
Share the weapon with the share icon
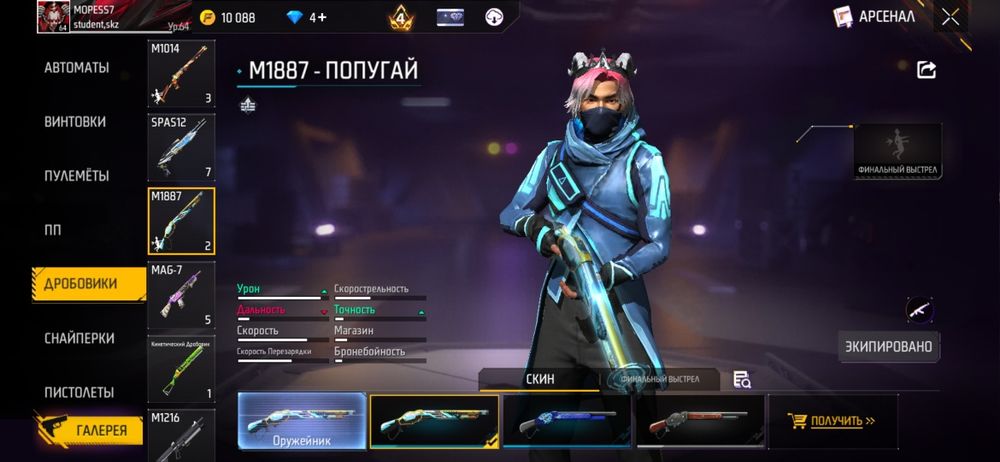(926, 69)
